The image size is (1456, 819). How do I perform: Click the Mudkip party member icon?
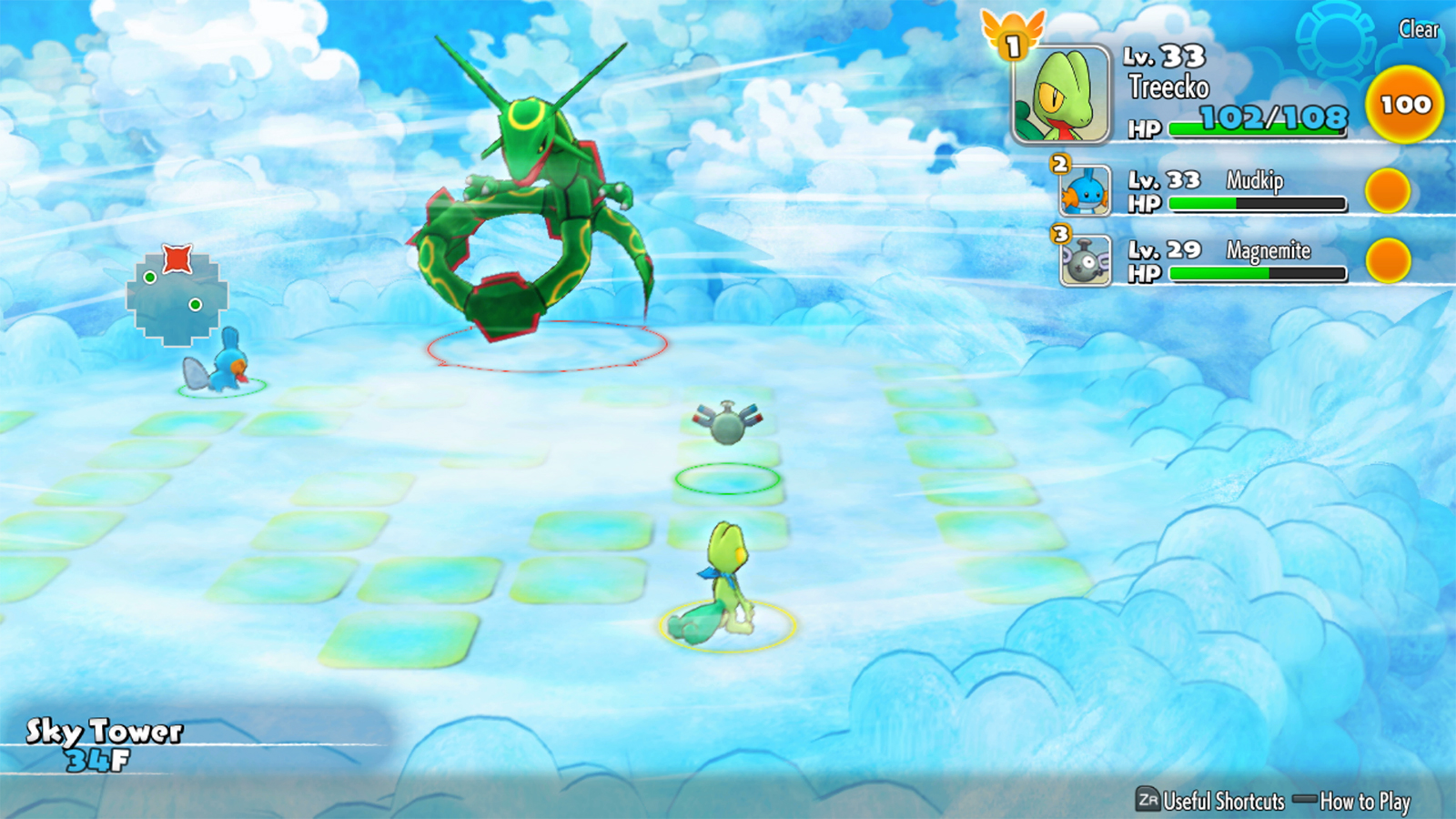[1087, 191]
